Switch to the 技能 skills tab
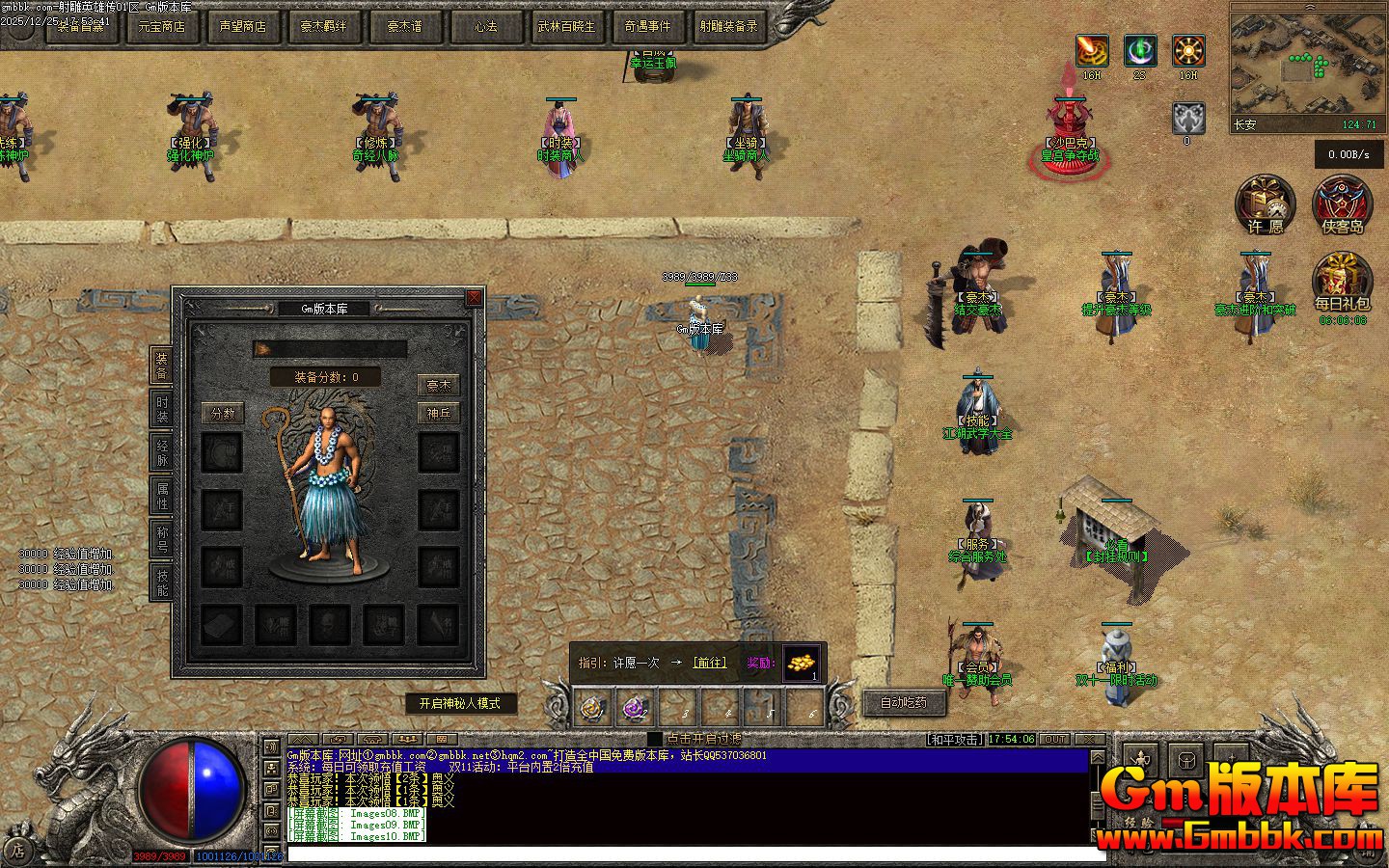The height and width of the screenshot is (868, 1389). pyautogui.click(x=162, y=582)
